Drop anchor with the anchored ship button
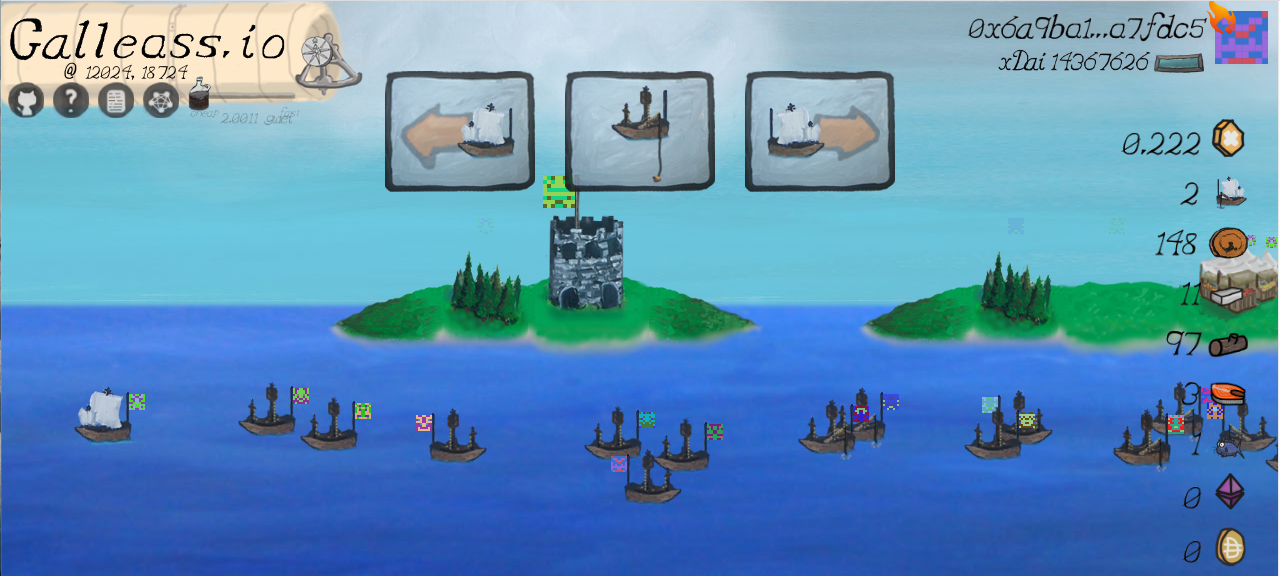 (639, 130)
